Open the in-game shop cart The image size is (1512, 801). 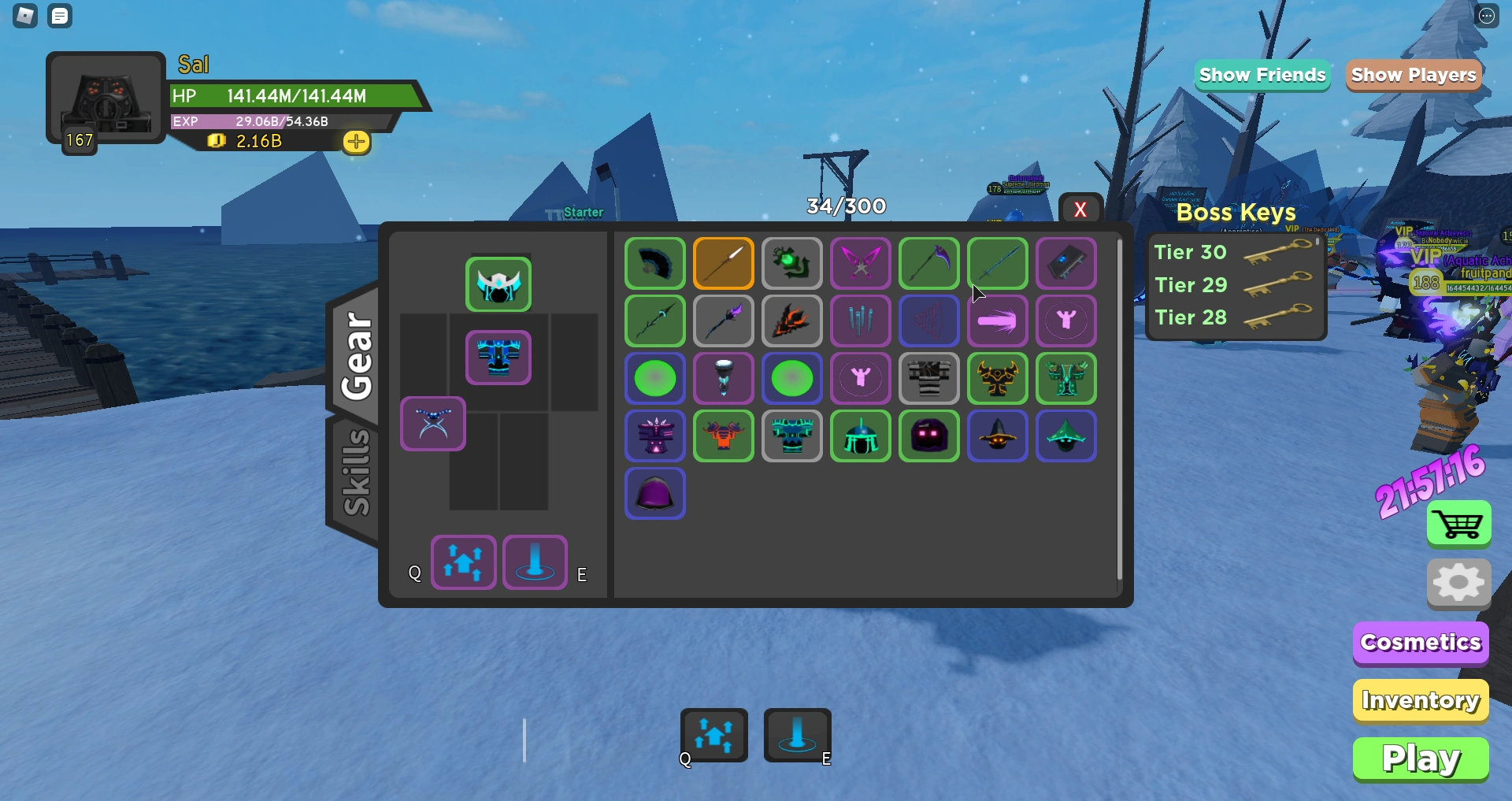click(1458, 525)
